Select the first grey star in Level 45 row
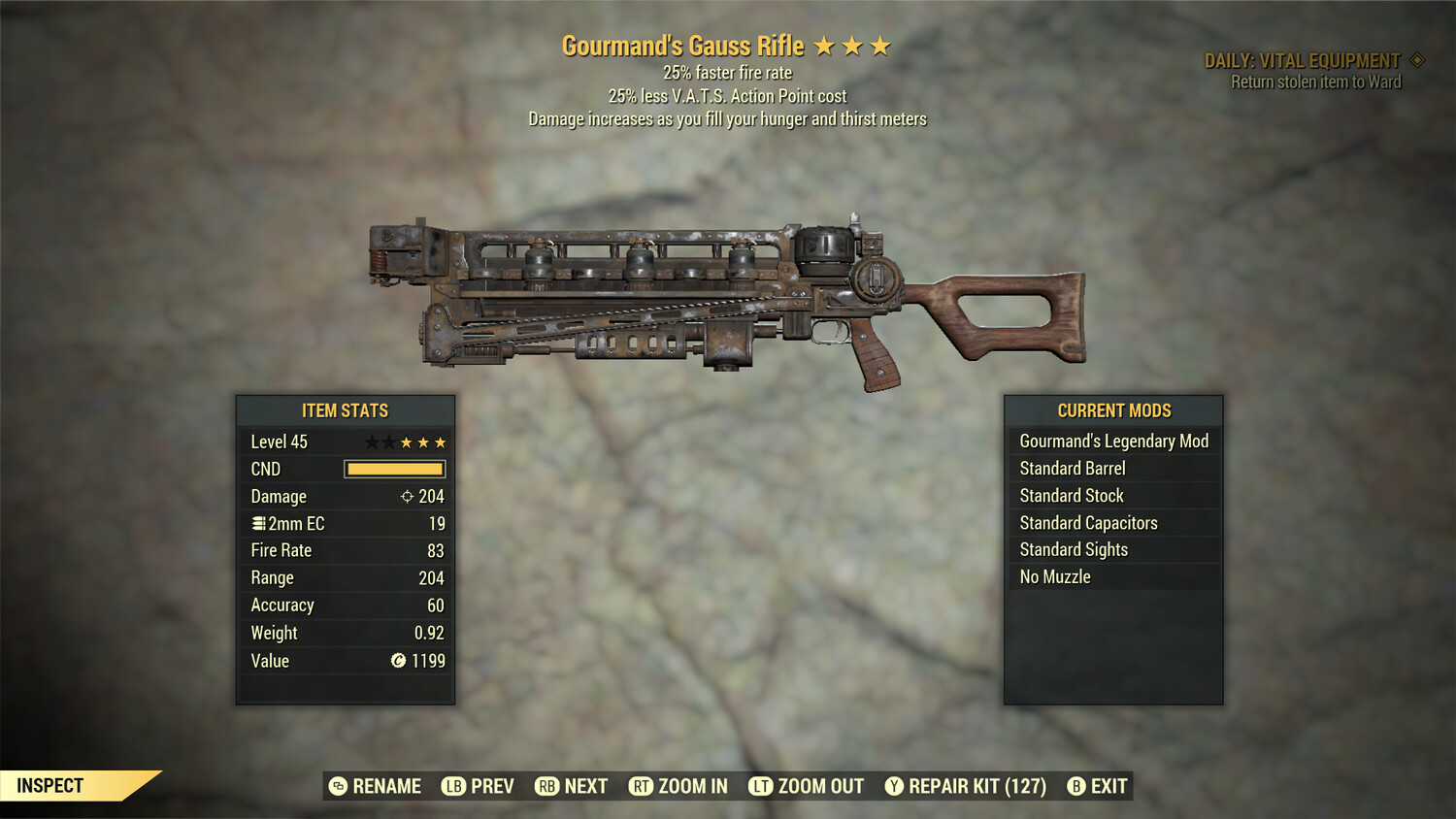The height and width of the screenshot is (819, 1456). click(x=372, y=442)
